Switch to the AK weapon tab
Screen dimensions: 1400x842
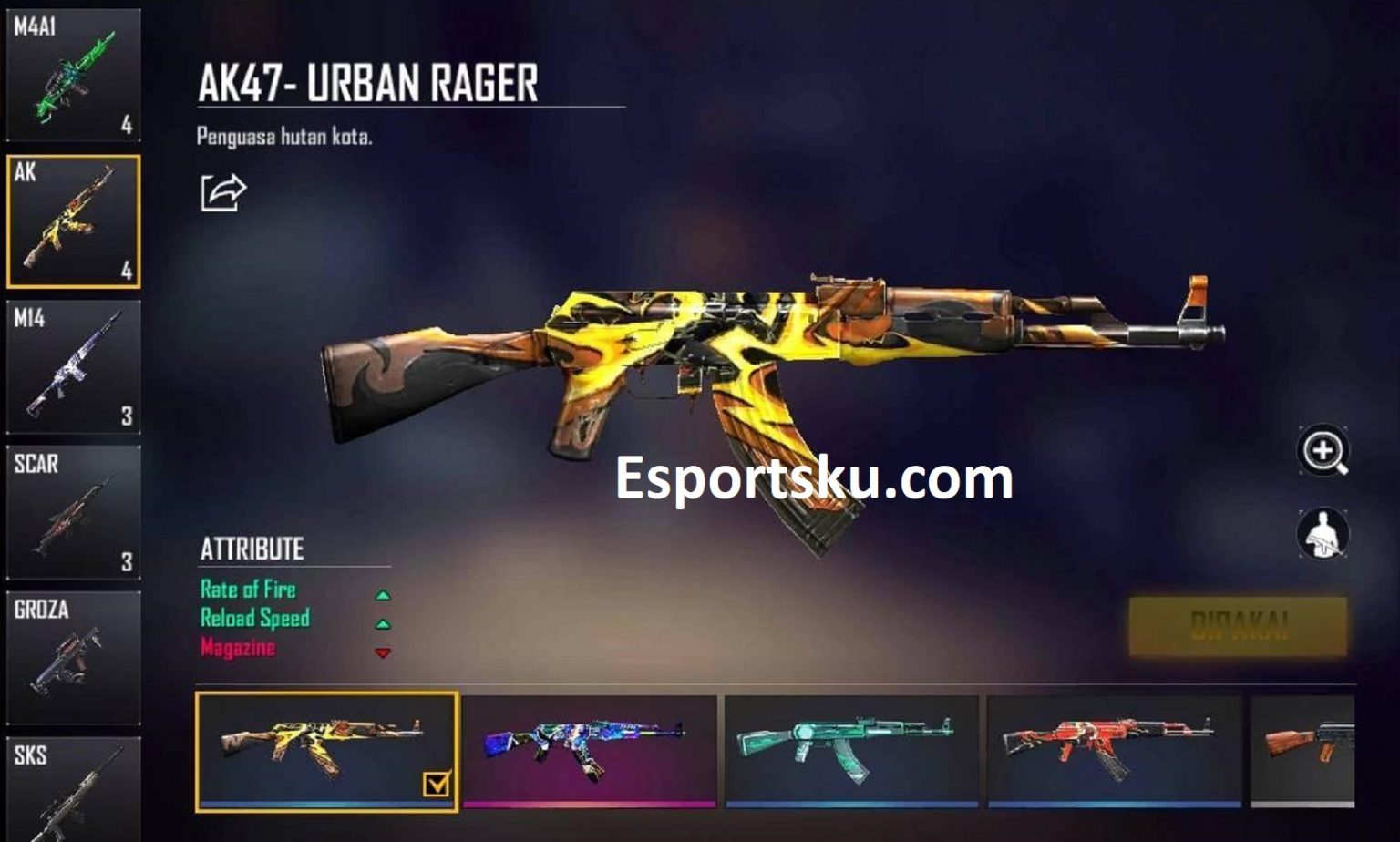pyautogui.click(x=71, y=219)
